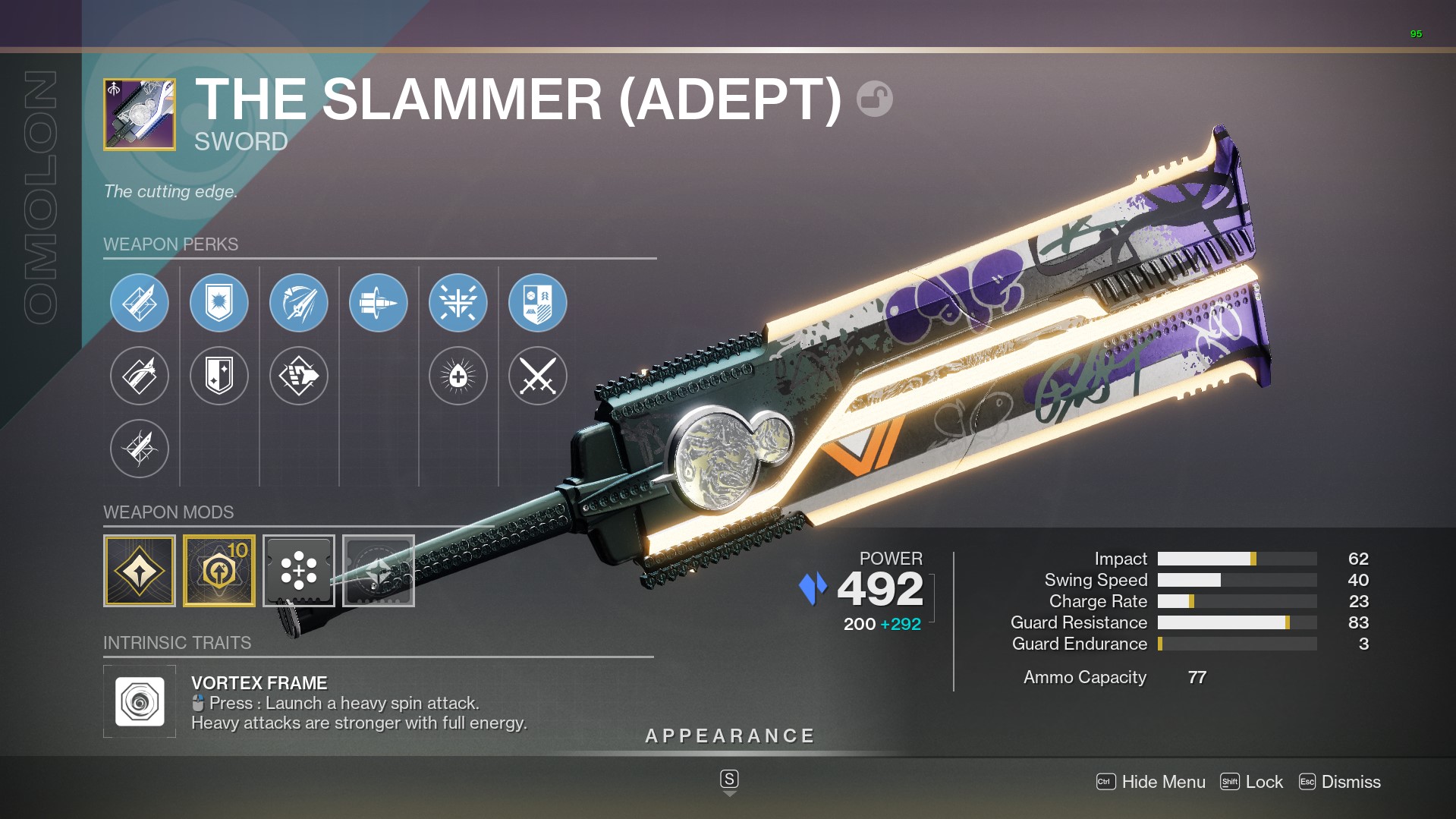
Task: Open the level 10 masterwork slot
Action: [x=219, y=571]
